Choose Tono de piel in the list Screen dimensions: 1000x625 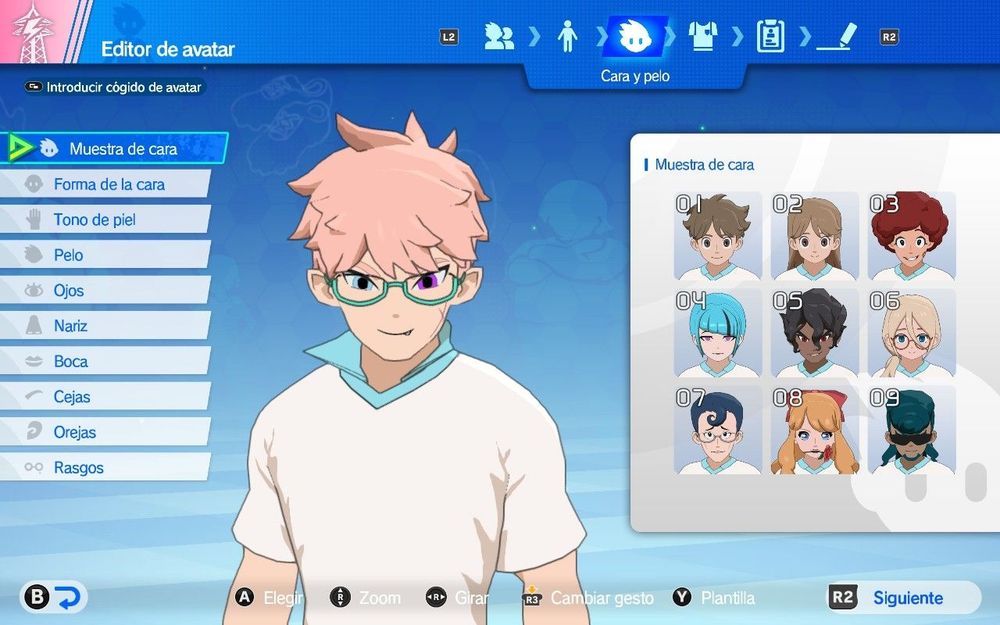(x=94, y=220)
